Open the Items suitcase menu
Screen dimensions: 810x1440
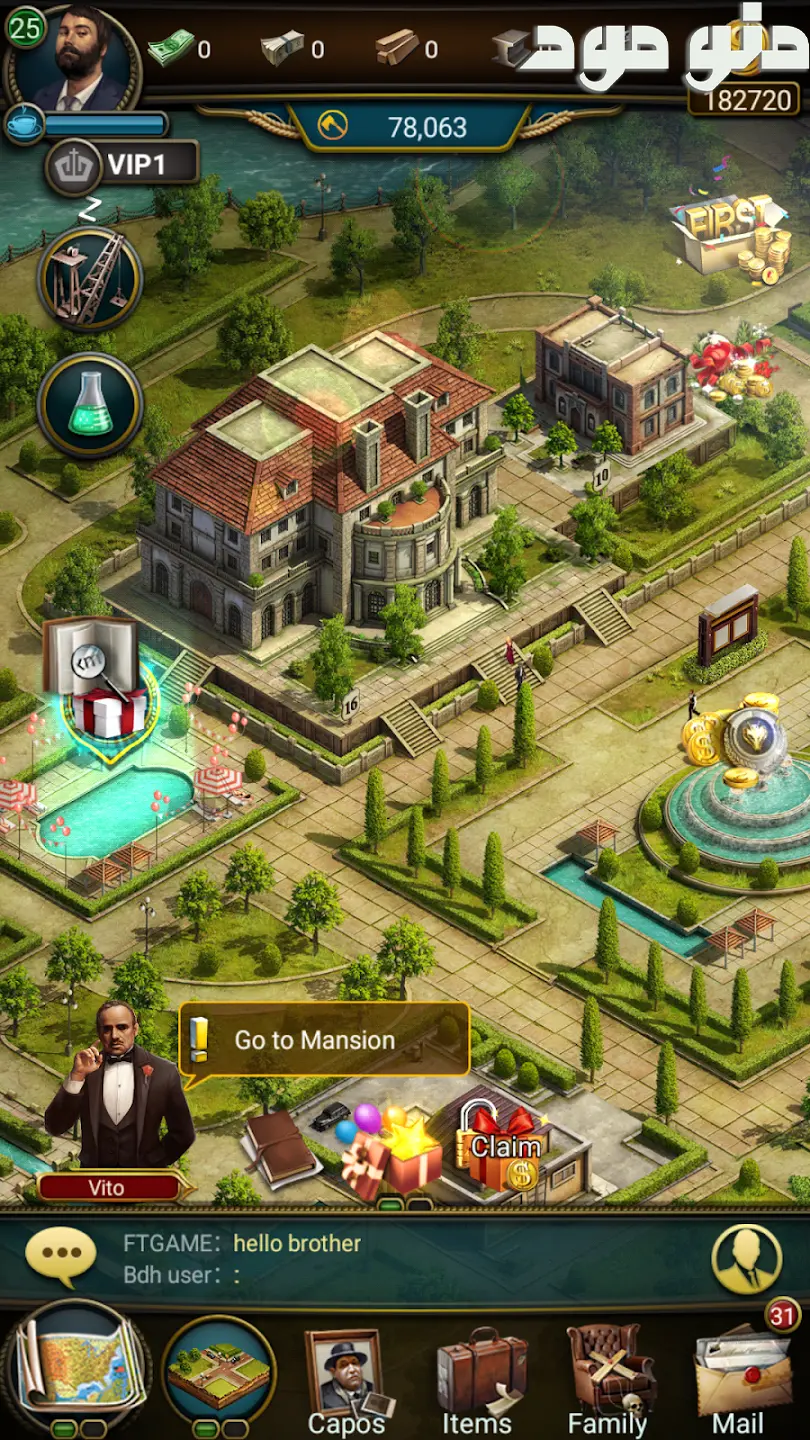(478, 1381)
